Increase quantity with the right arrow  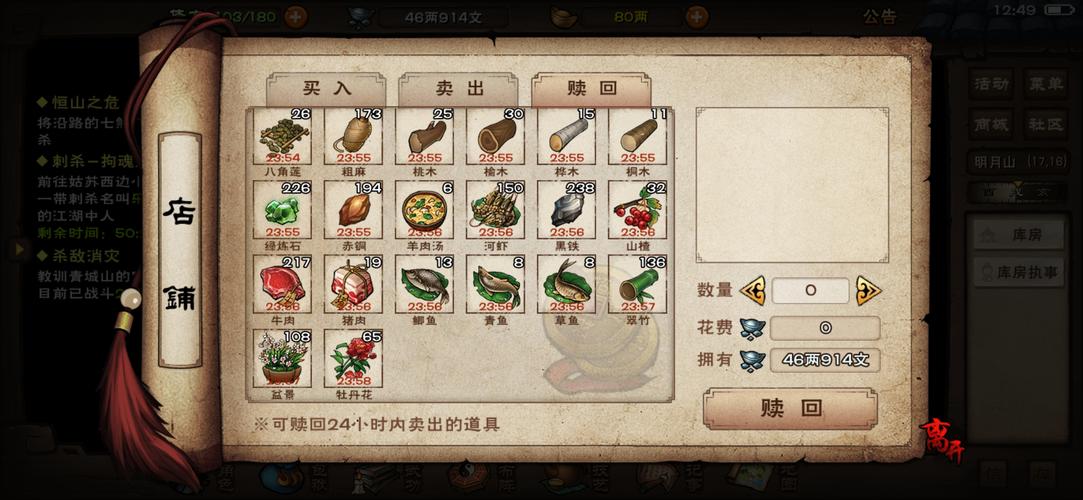(x=868, y=291)
